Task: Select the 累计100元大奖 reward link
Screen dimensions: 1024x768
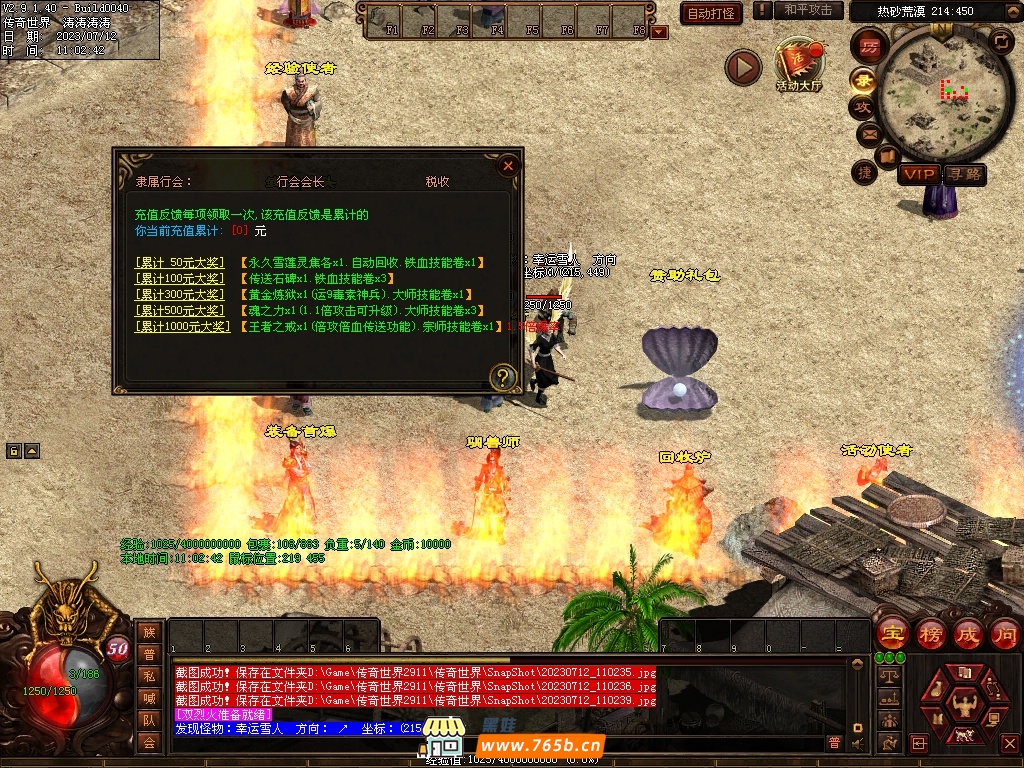Action: [x=180, y=278]
